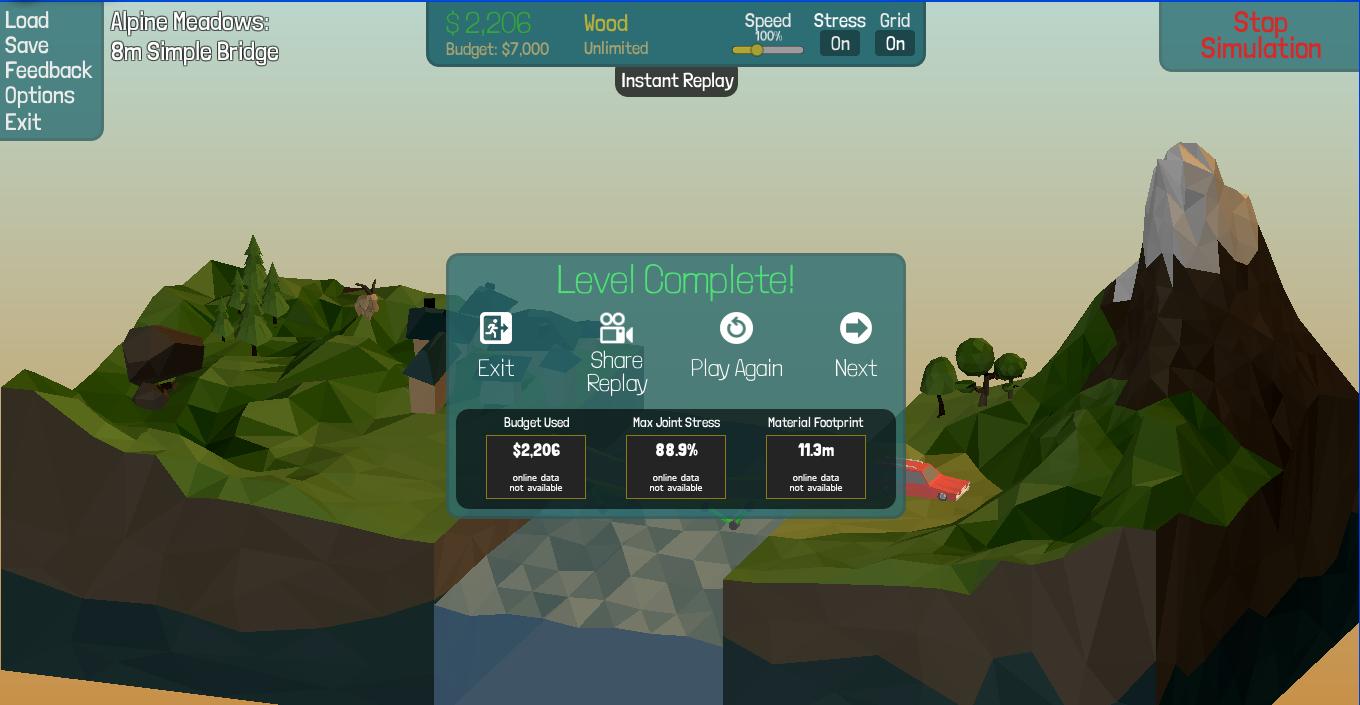Toggle the Stress display On button

pos(840,43)
